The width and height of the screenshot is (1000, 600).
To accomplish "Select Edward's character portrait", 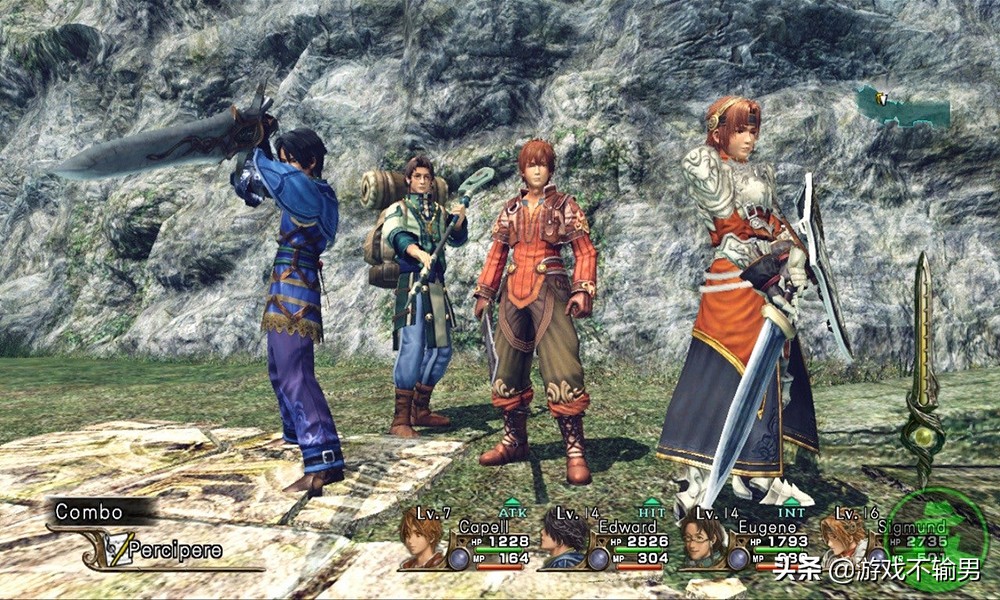I will [564, 544].
